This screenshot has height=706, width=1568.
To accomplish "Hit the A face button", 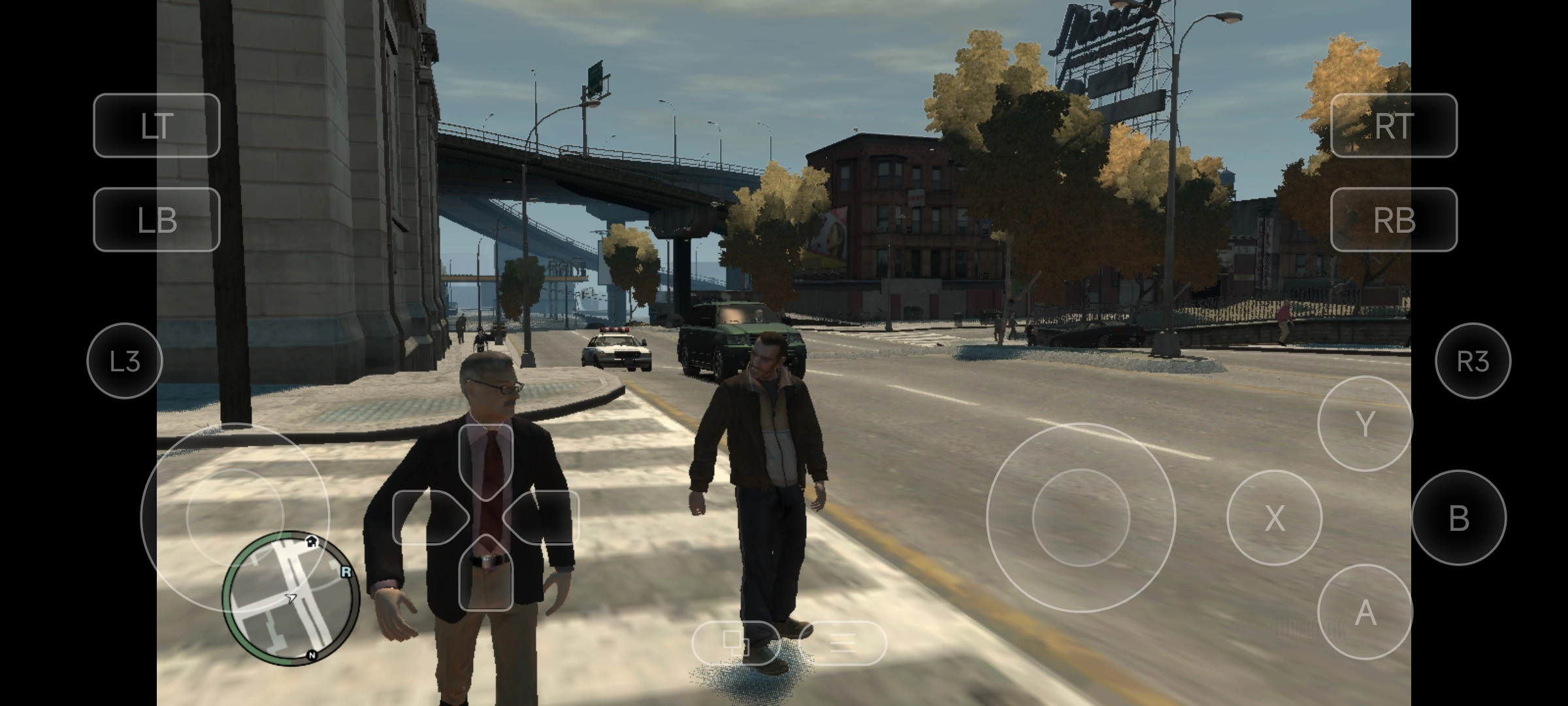I will pos(1365,612).
